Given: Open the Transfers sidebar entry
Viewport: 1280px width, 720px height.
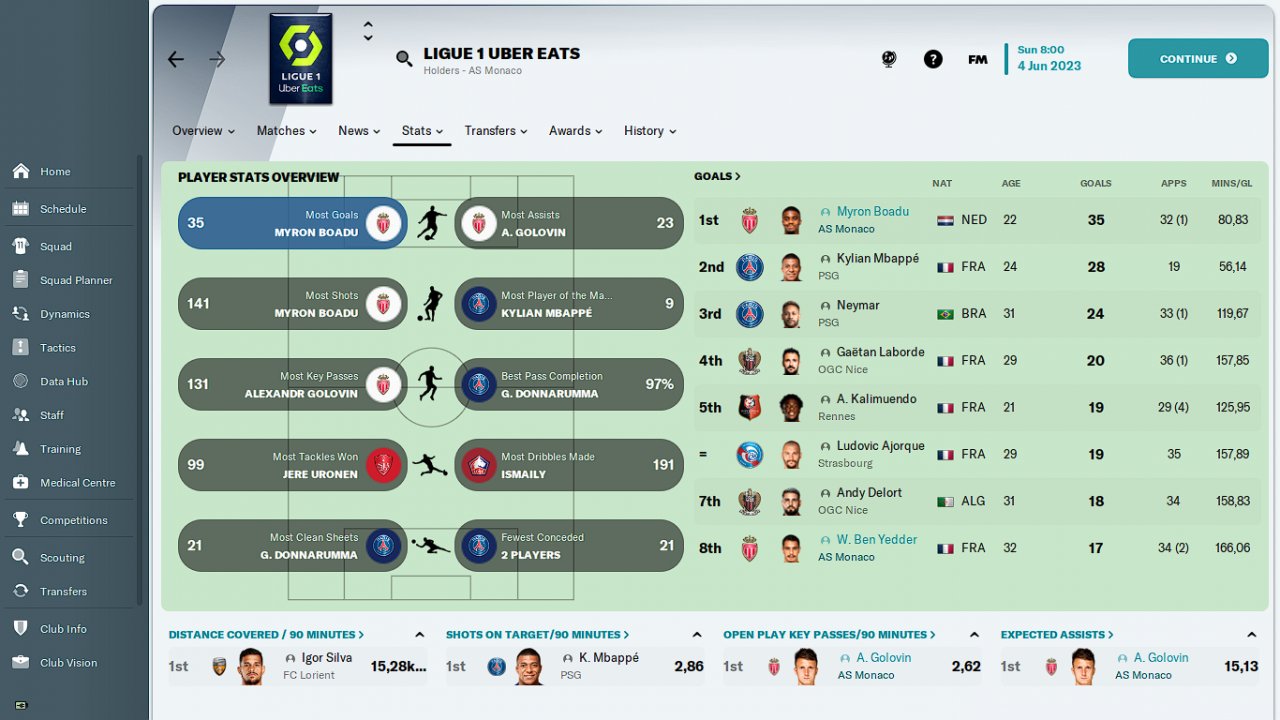Looking at the screenshot, I should [63, 591].
